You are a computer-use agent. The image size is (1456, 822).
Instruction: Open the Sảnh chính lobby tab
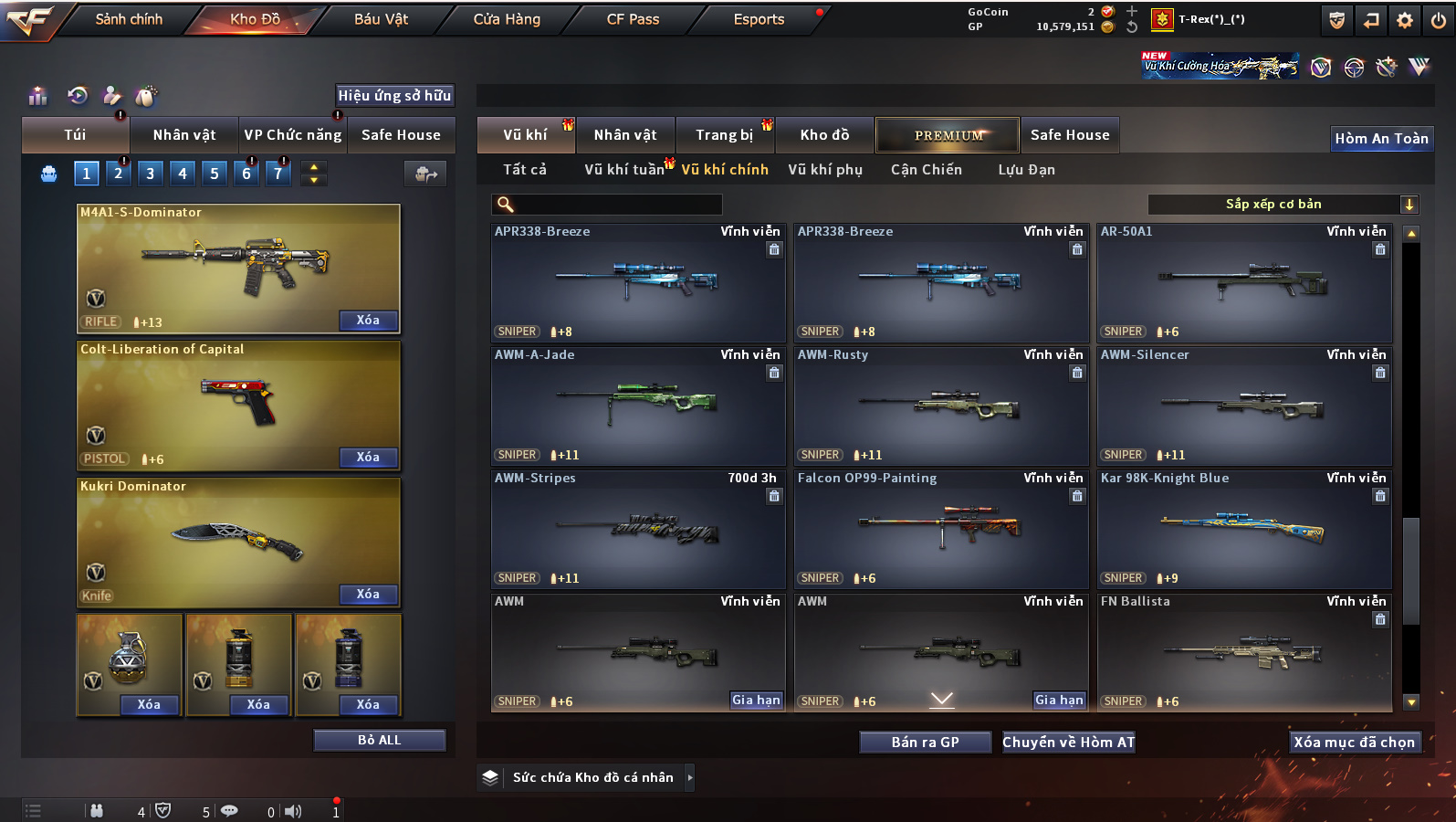tap(129, 19)
